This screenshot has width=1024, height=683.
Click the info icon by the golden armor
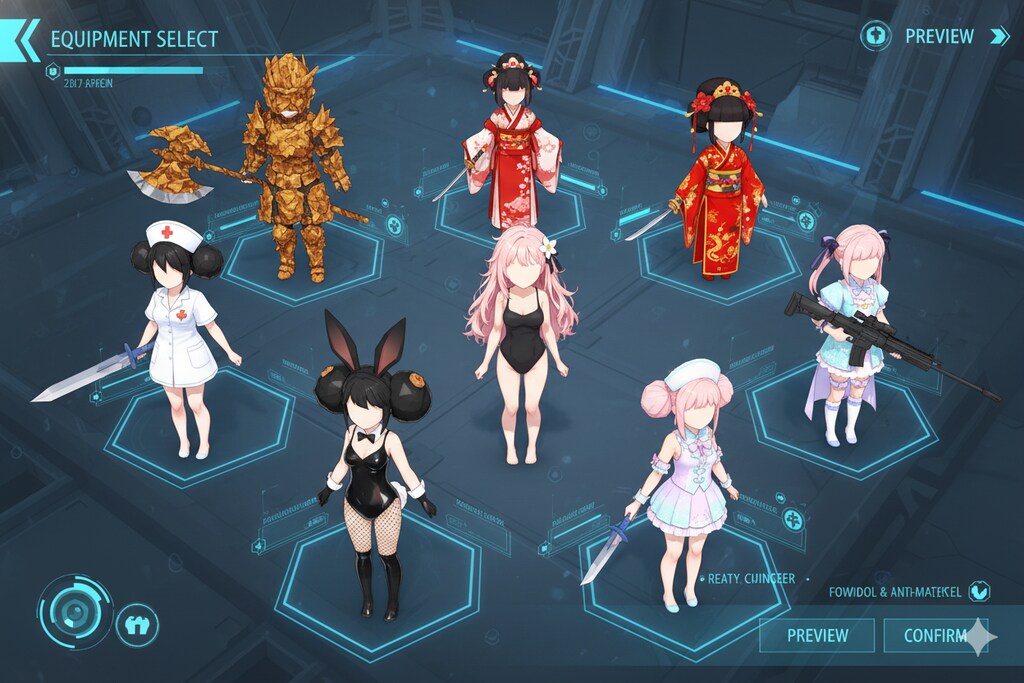click(395, 225)
